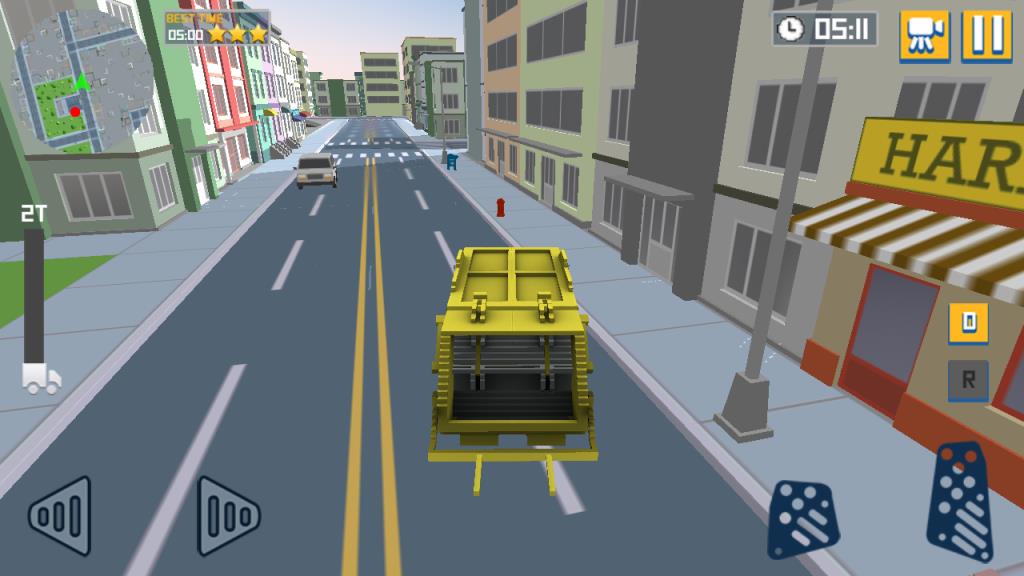This screenshot has height=576, width=1024.
Task: Steer the truck right
Action: (228, 516)
